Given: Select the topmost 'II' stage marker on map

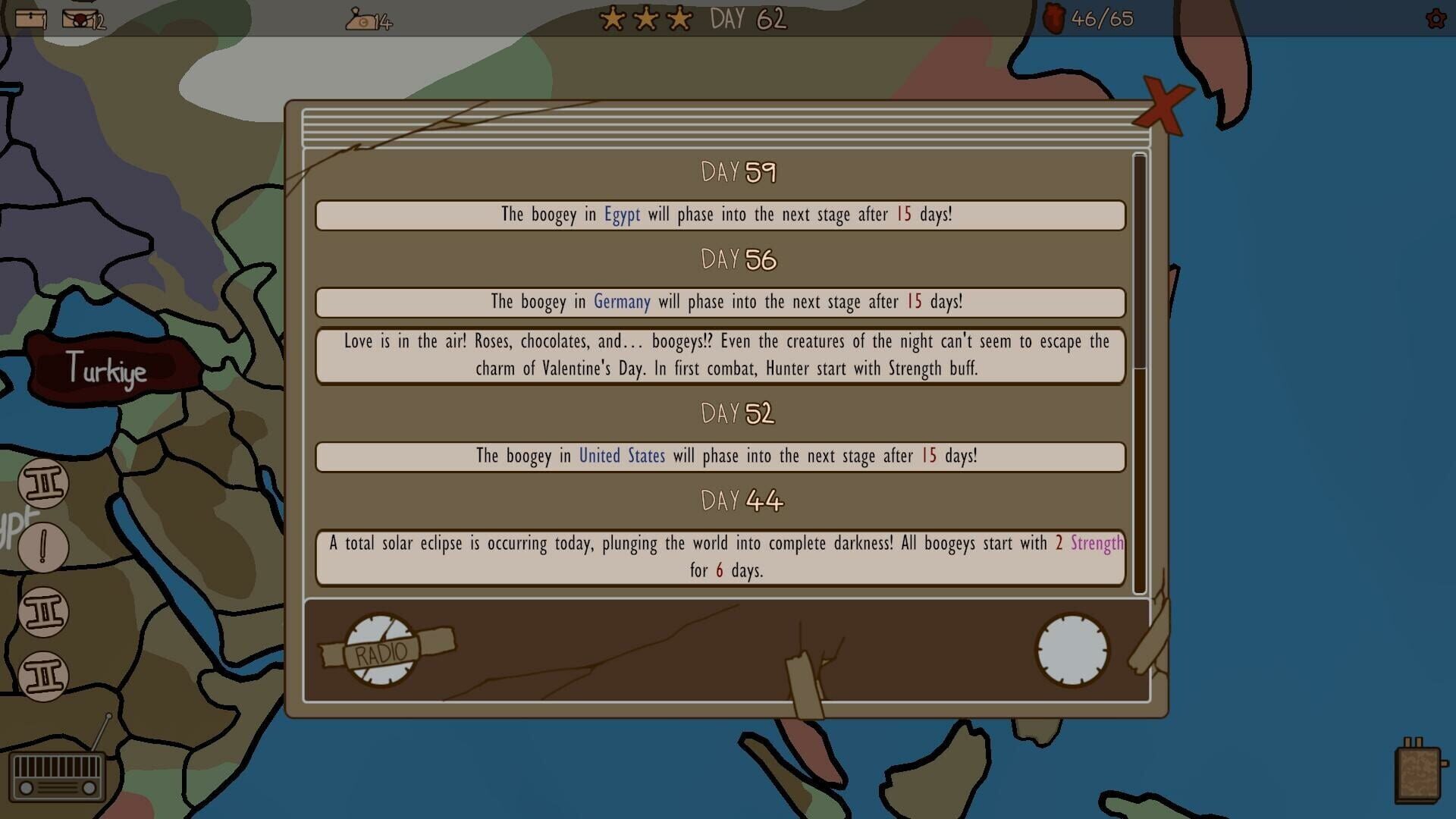Looking at the screenshot, I should (43, 484).
